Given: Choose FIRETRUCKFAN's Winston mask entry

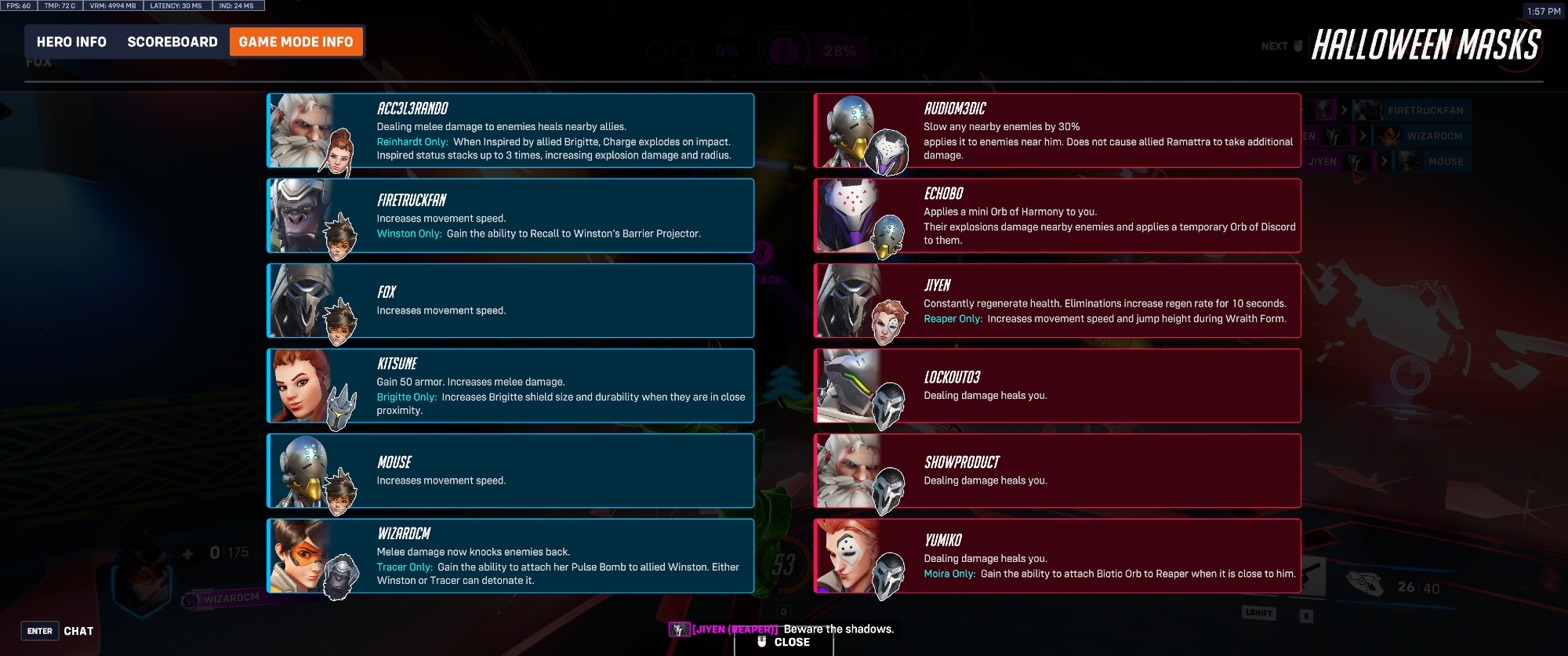Looking at the screenshot, I should [x=510, y=216].
